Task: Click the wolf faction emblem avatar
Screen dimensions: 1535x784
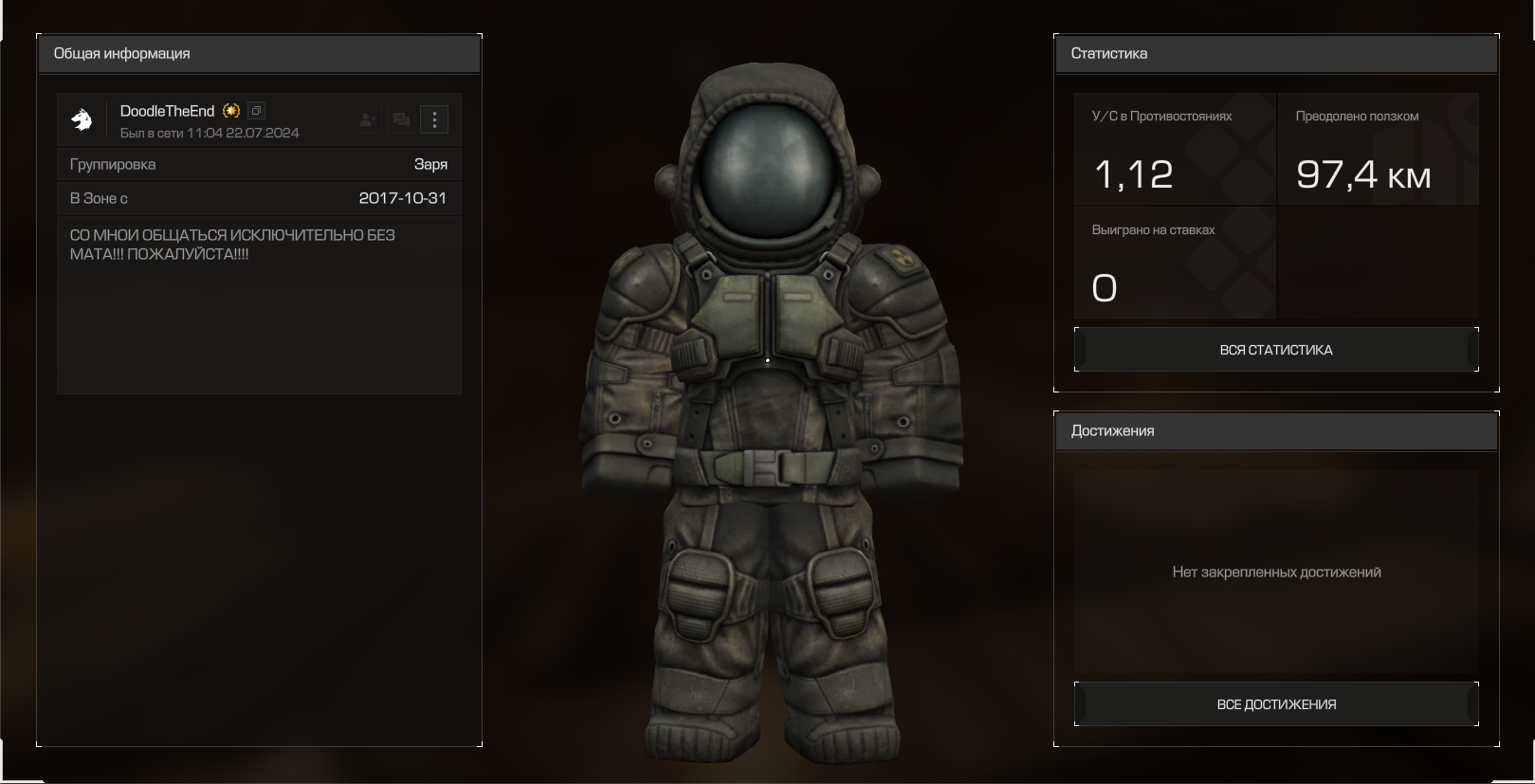Action: click(x=82, y=119)
